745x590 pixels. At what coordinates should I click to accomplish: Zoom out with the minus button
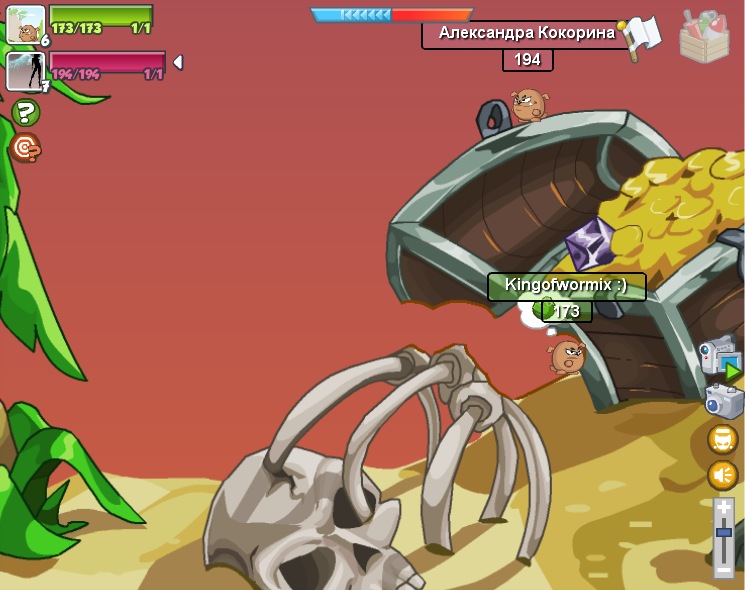coord(724,570)
